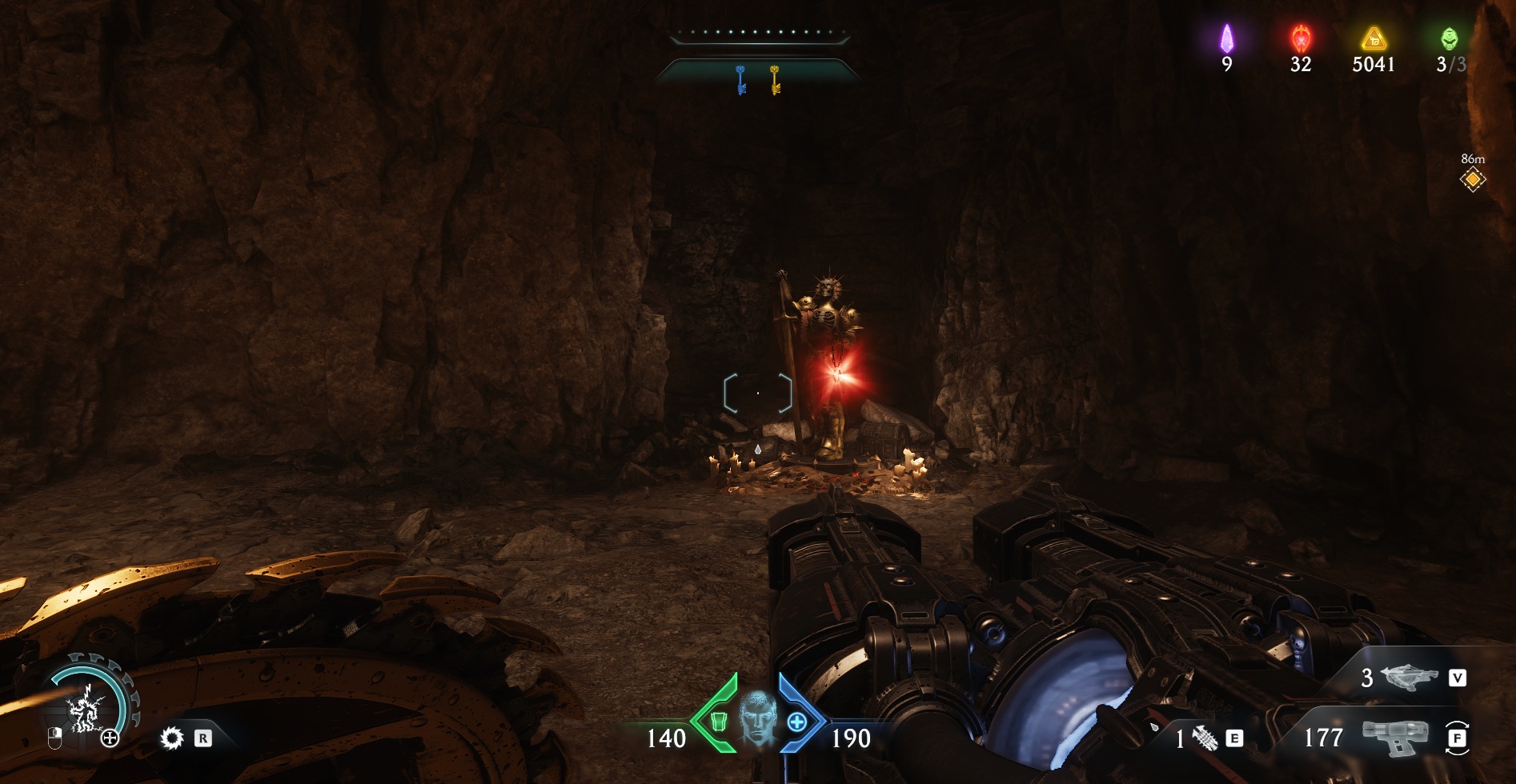Select the blue key icon

tap(740, 80)
